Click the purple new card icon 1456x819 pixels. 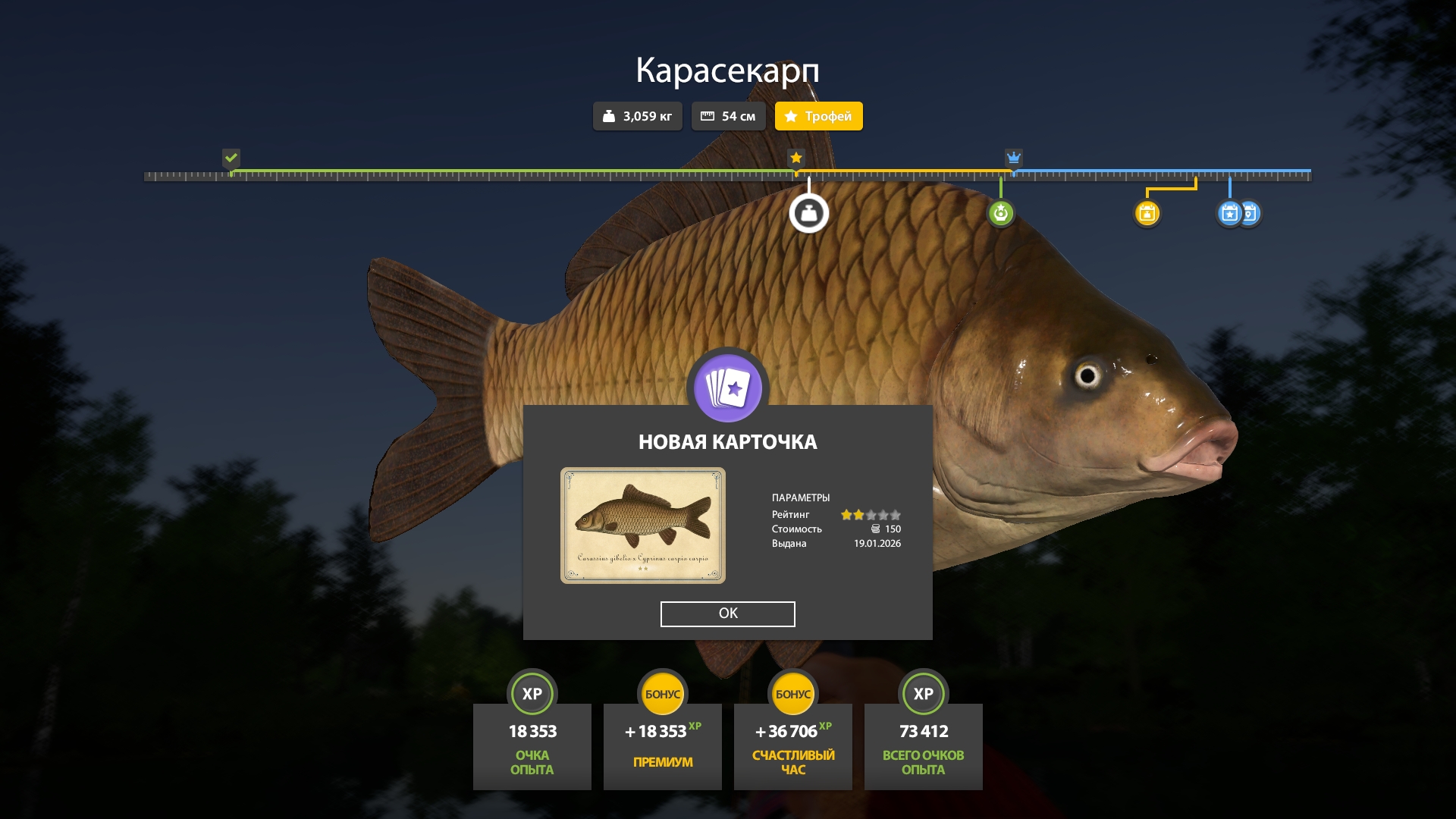click(728, 388)
